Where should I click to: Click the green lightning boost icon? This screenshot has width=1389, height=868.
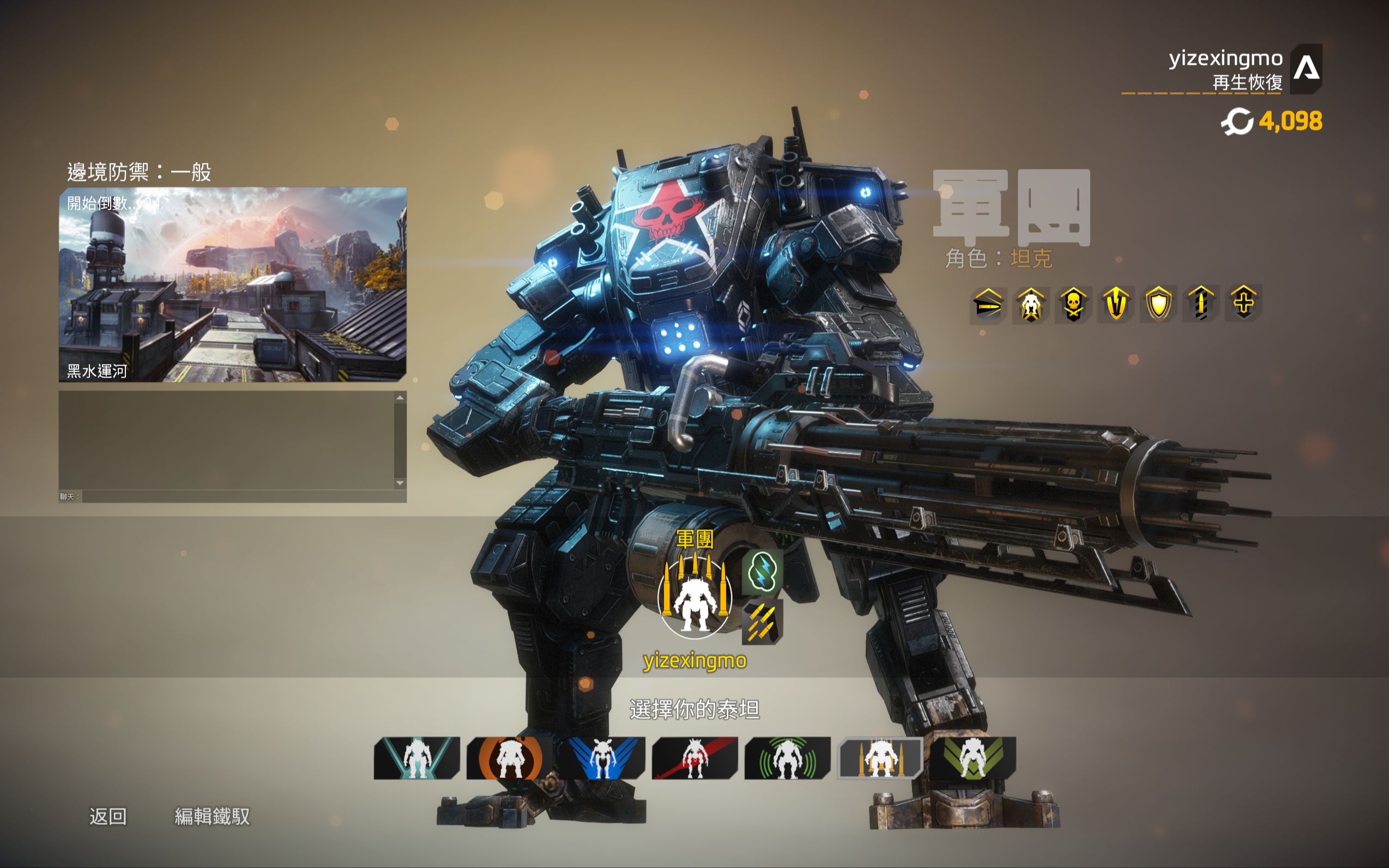click(763, 572)
